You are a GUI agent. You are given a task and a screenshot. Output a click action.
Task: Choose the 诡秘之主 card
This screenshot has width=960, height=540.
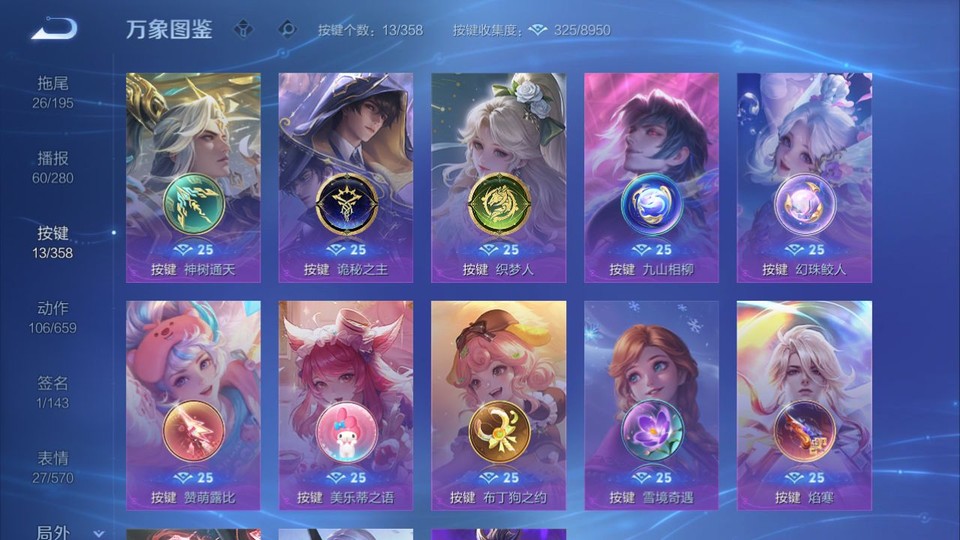(x=346, y=177)
